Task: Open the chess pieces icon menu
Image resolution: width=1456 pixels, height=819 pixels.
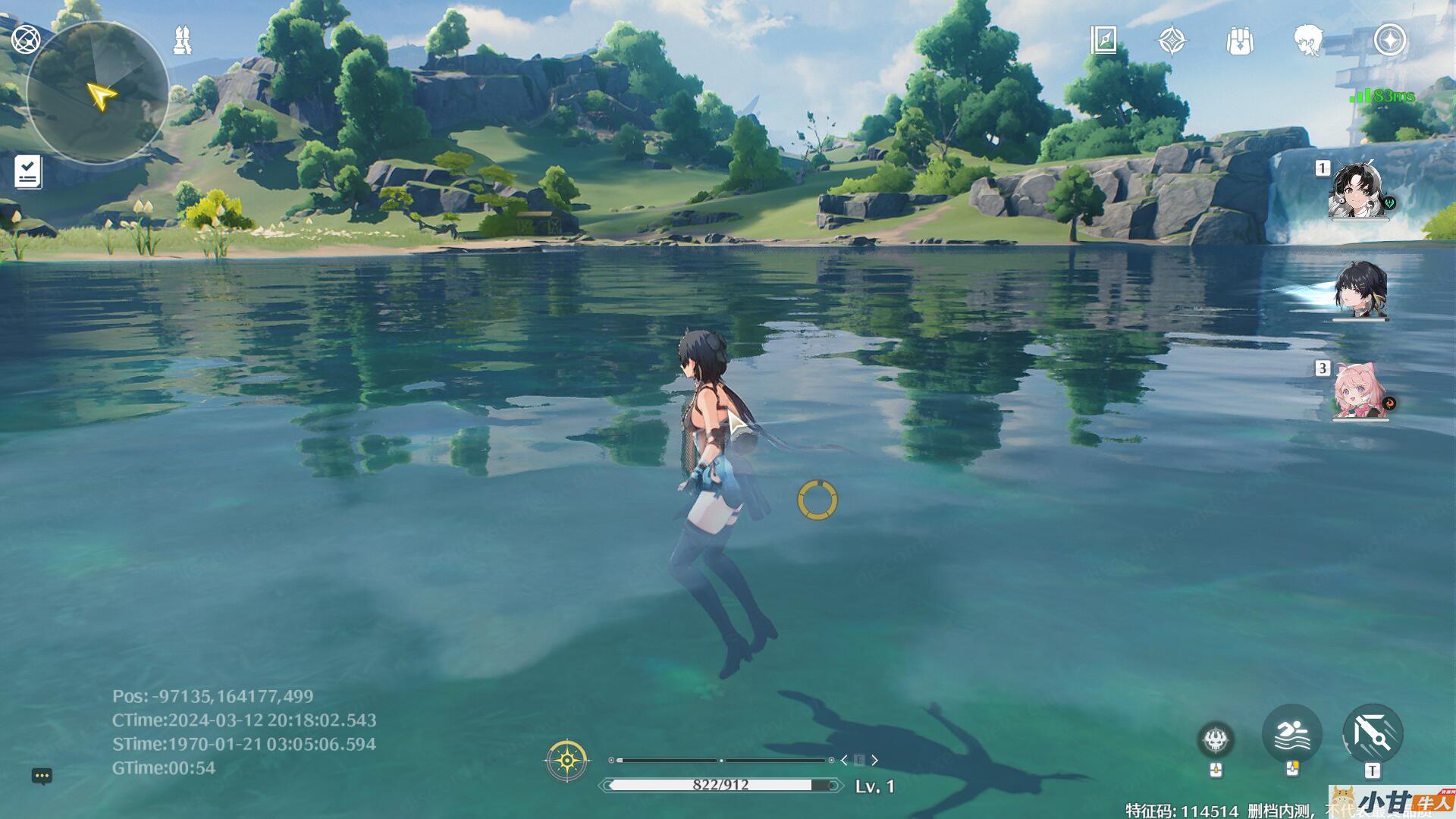Action: point(182,39)
